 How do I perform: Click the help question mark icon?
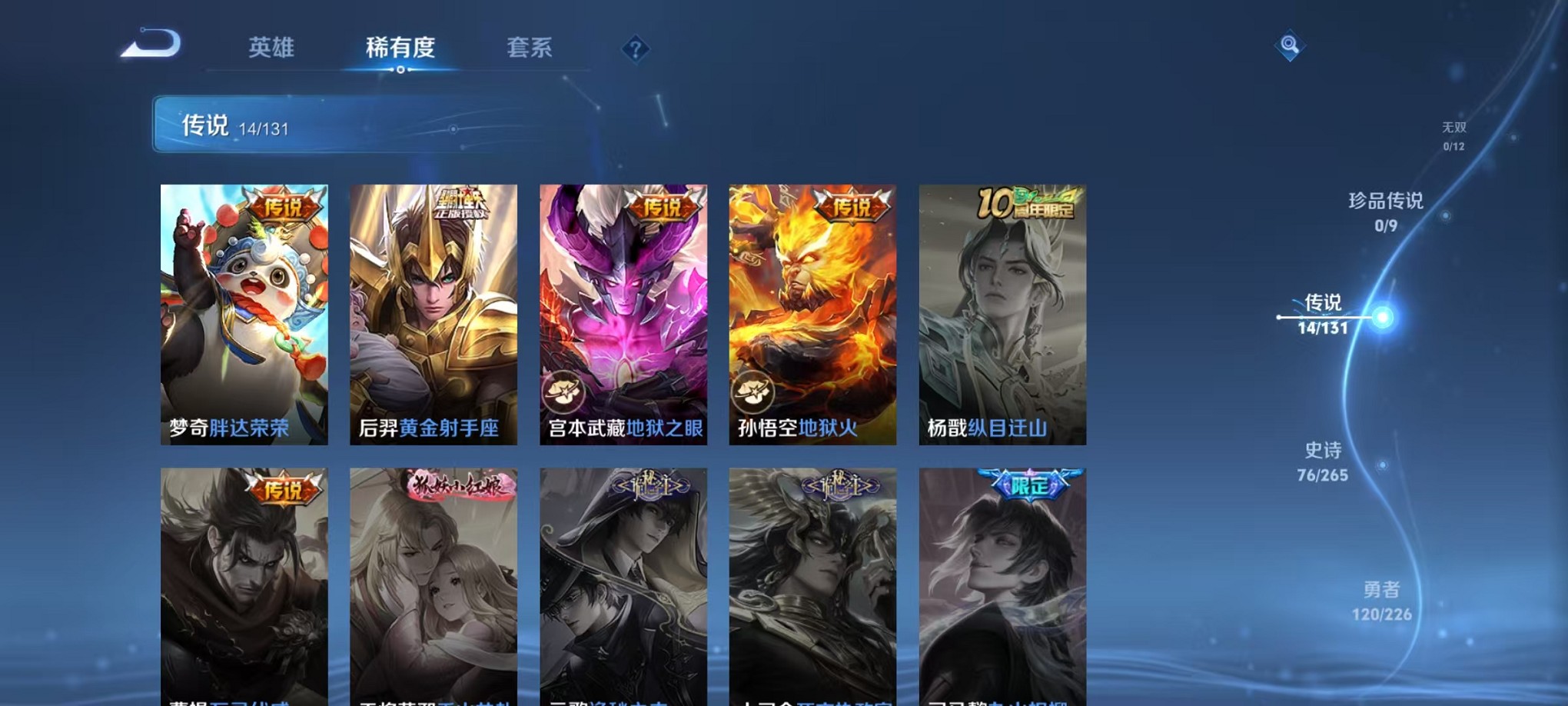[x=635, y=49]
